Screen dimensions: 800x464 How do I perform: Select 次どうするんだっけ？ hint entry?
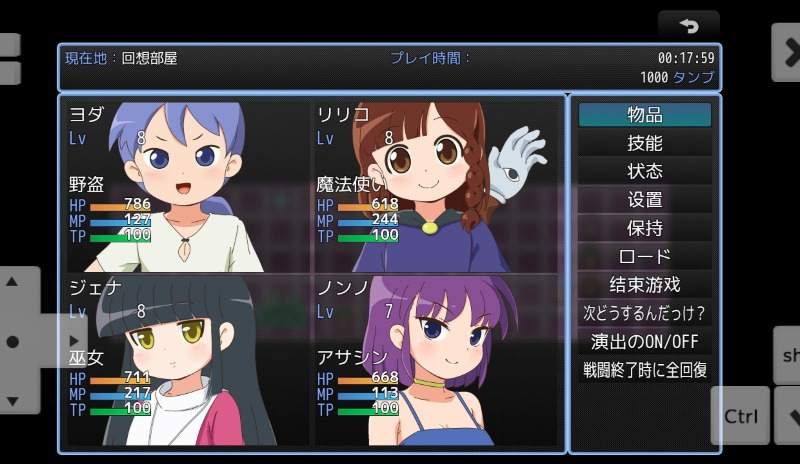click(x=645, y=313)
